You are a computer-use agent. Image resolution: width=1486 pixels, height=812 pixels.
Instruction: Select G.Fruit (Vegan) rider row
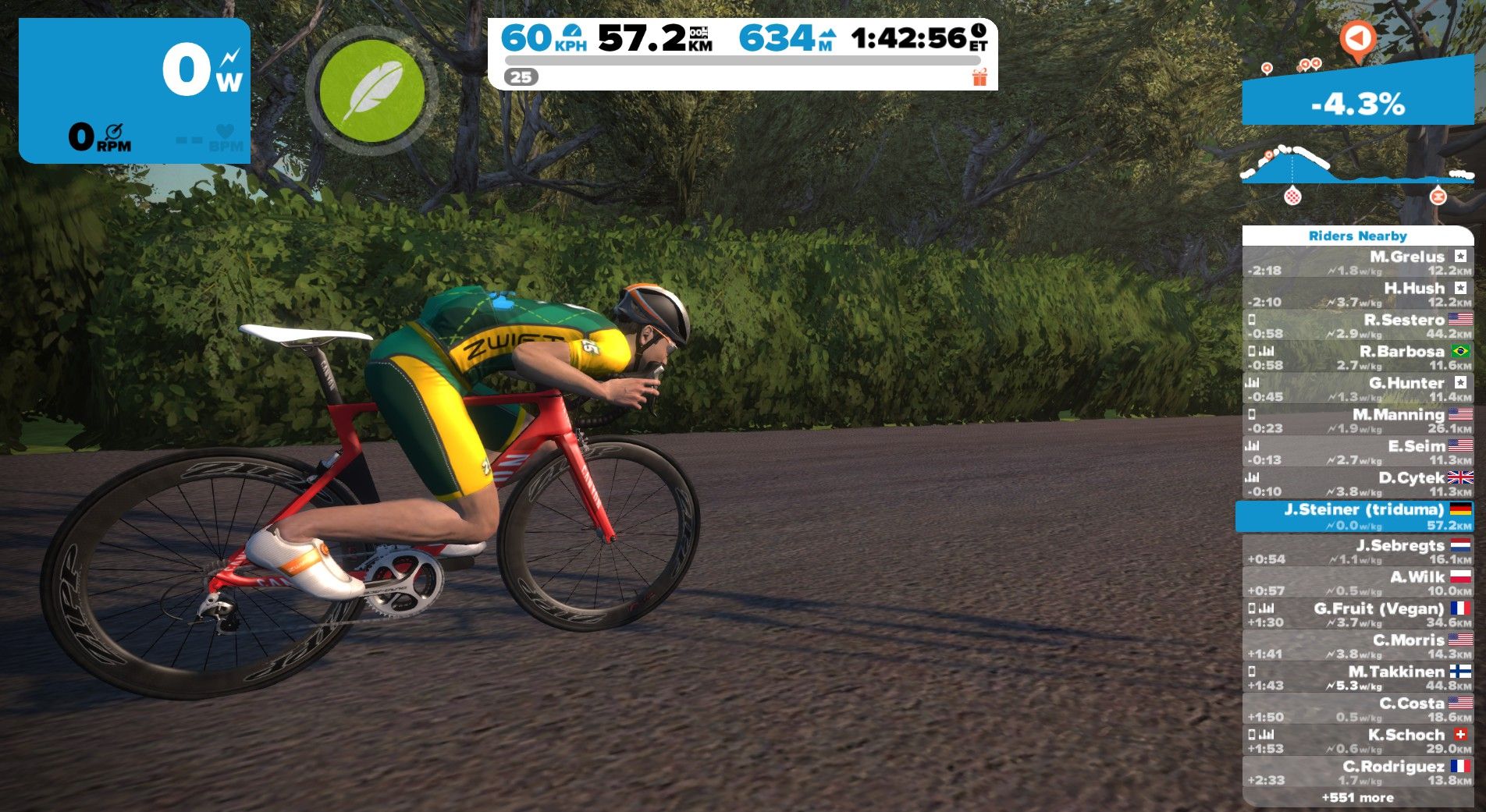click(1357, 615)
